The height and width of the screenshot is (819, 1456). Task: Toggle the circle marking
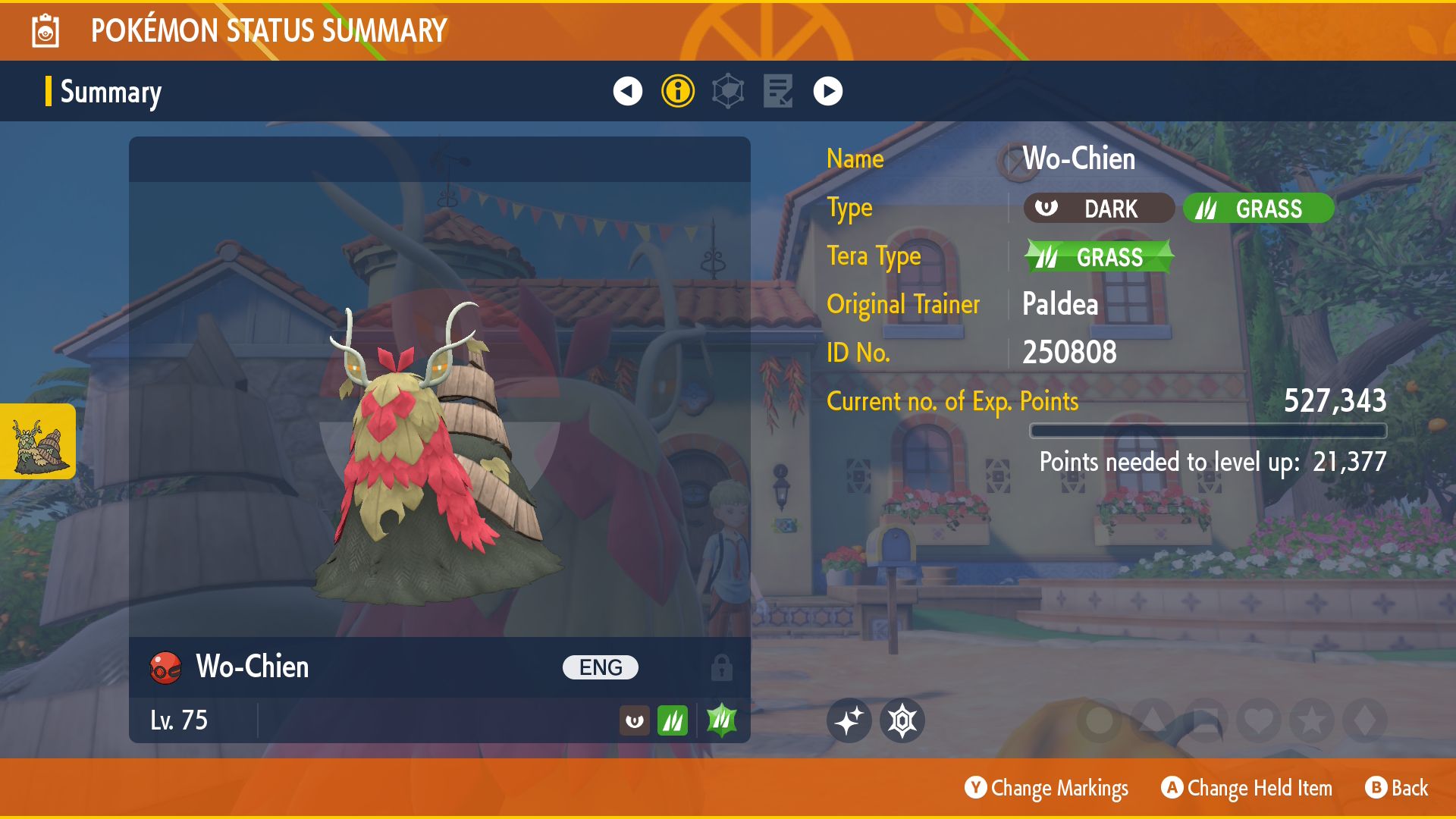[1099, 720]
